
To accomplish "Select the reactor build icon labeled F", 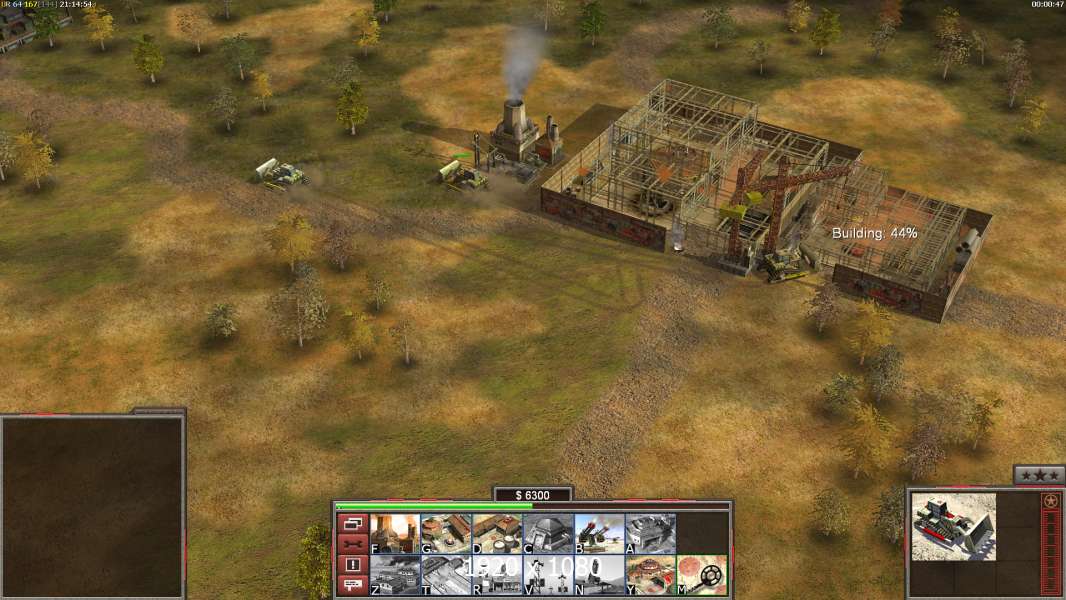I will (x=395, y=533).
